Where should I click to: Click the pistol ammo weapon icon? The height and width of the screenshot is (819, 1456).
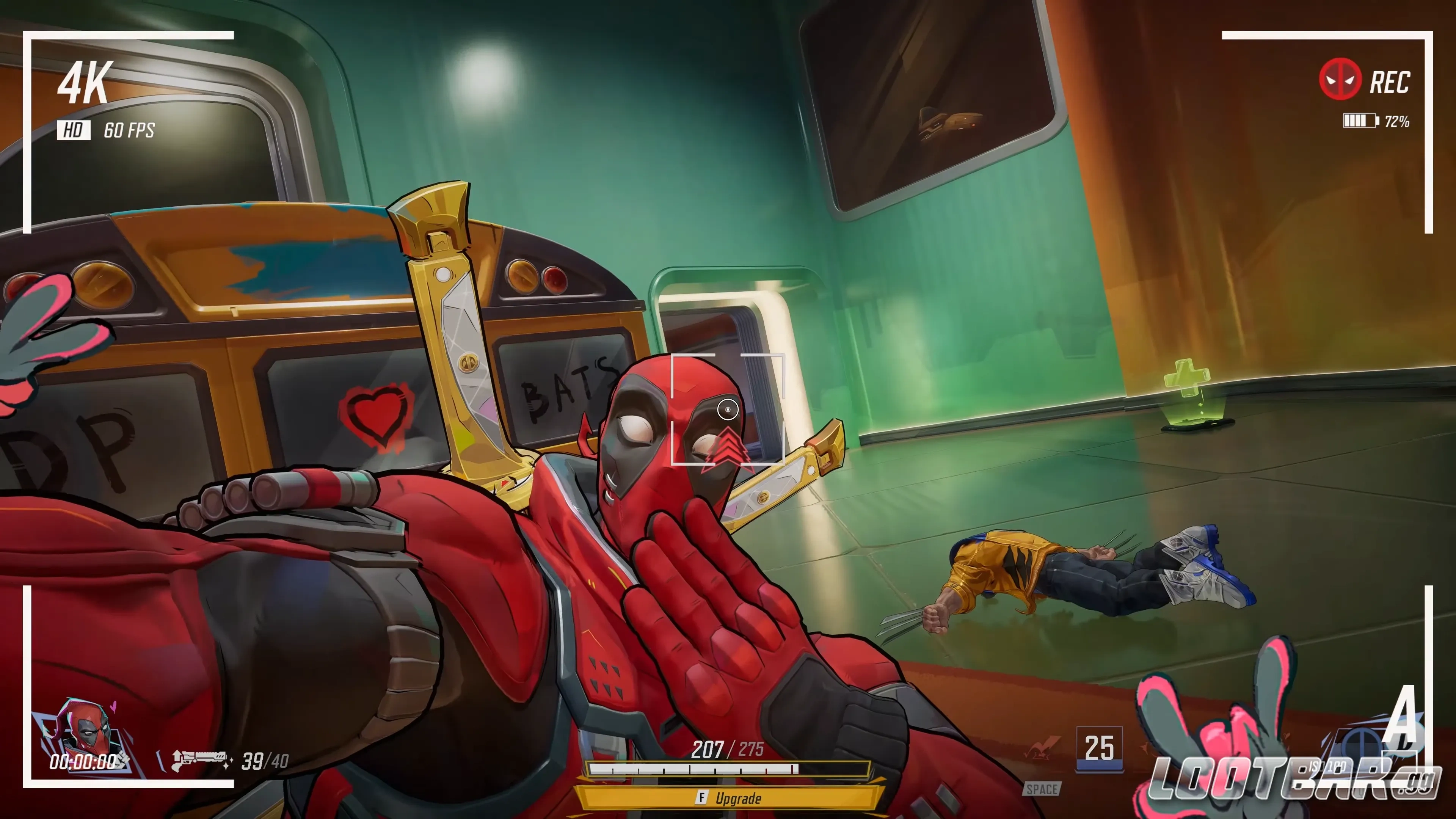point(201,760)
